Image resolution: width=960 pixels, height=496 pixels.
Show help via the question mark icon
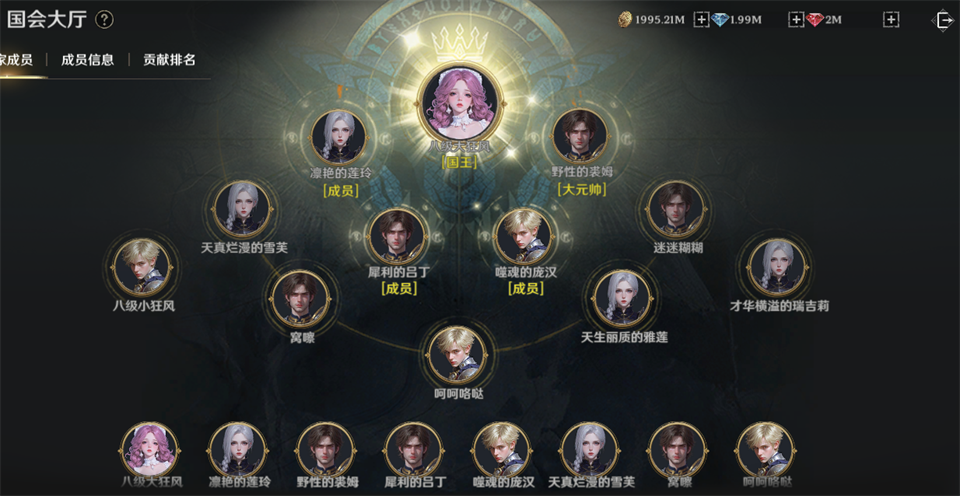104,20
